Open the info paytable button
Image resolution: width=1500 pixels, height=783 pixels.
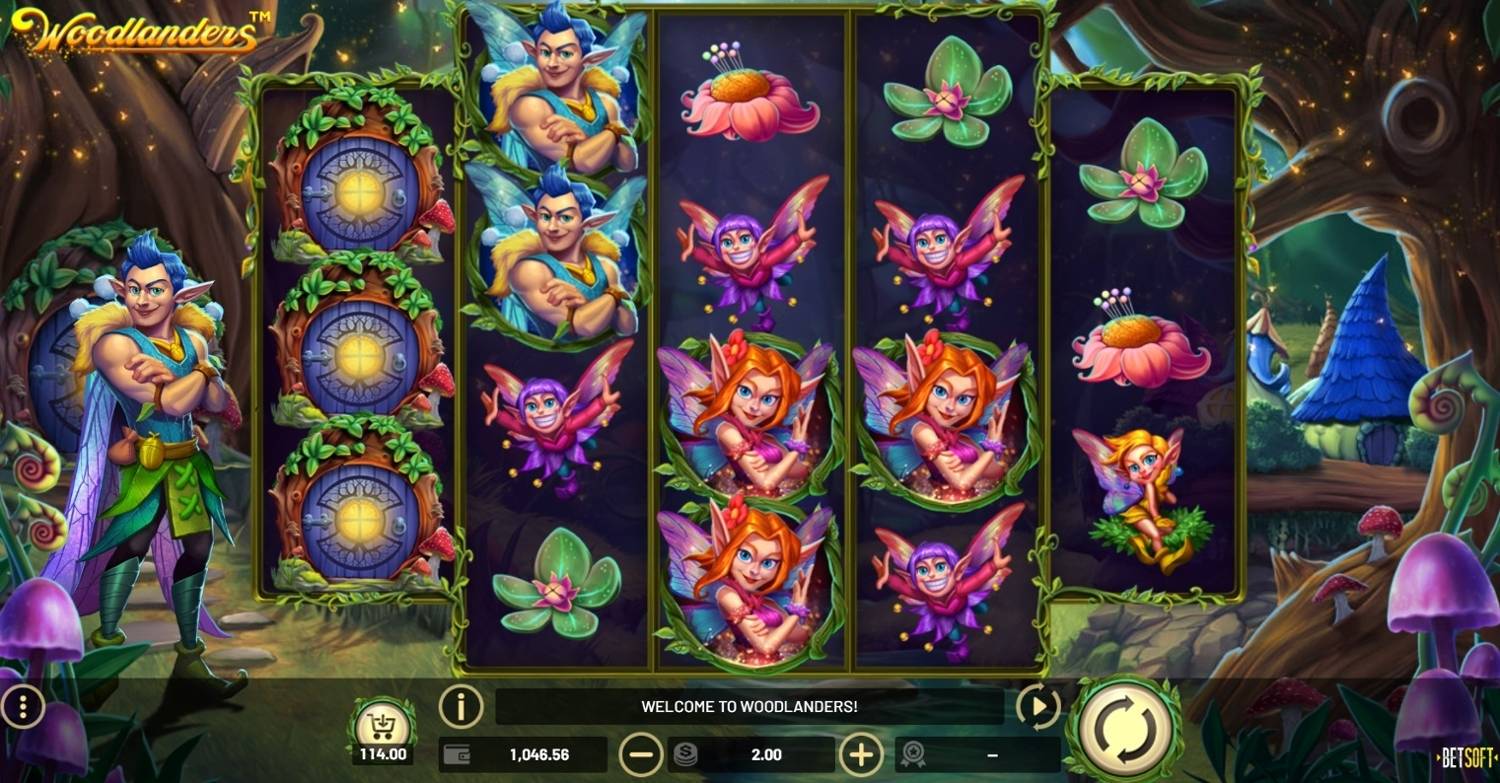coord(461,707)
